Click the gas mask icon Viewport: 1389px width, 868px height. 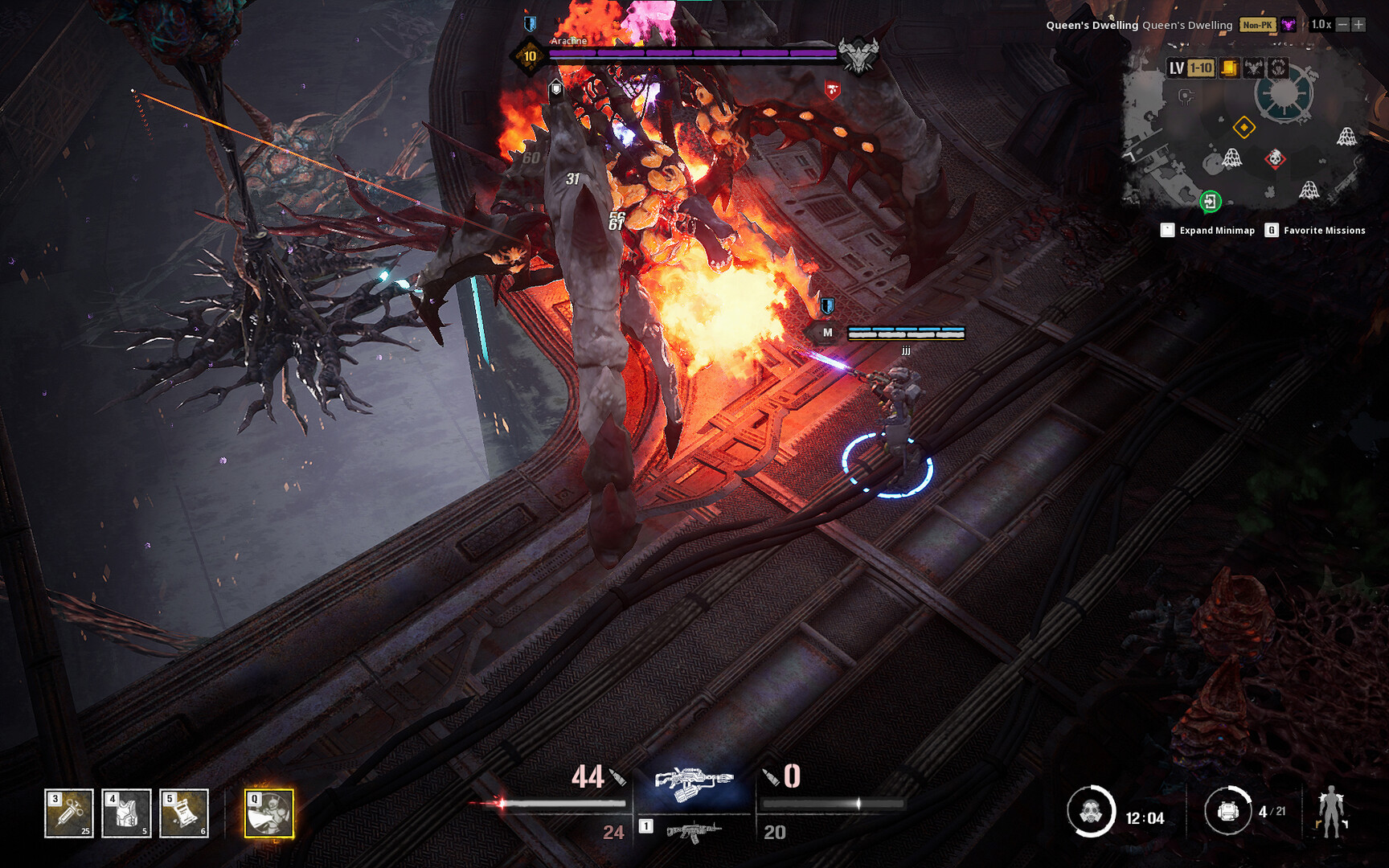tap(1090, 812)
